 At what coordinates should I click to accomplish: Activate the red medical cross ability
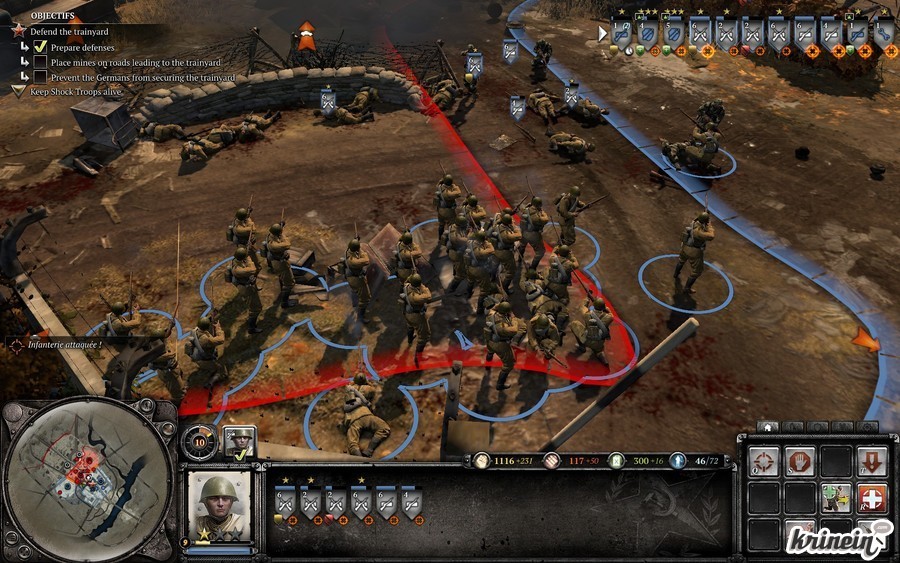[x=871, y=497]
